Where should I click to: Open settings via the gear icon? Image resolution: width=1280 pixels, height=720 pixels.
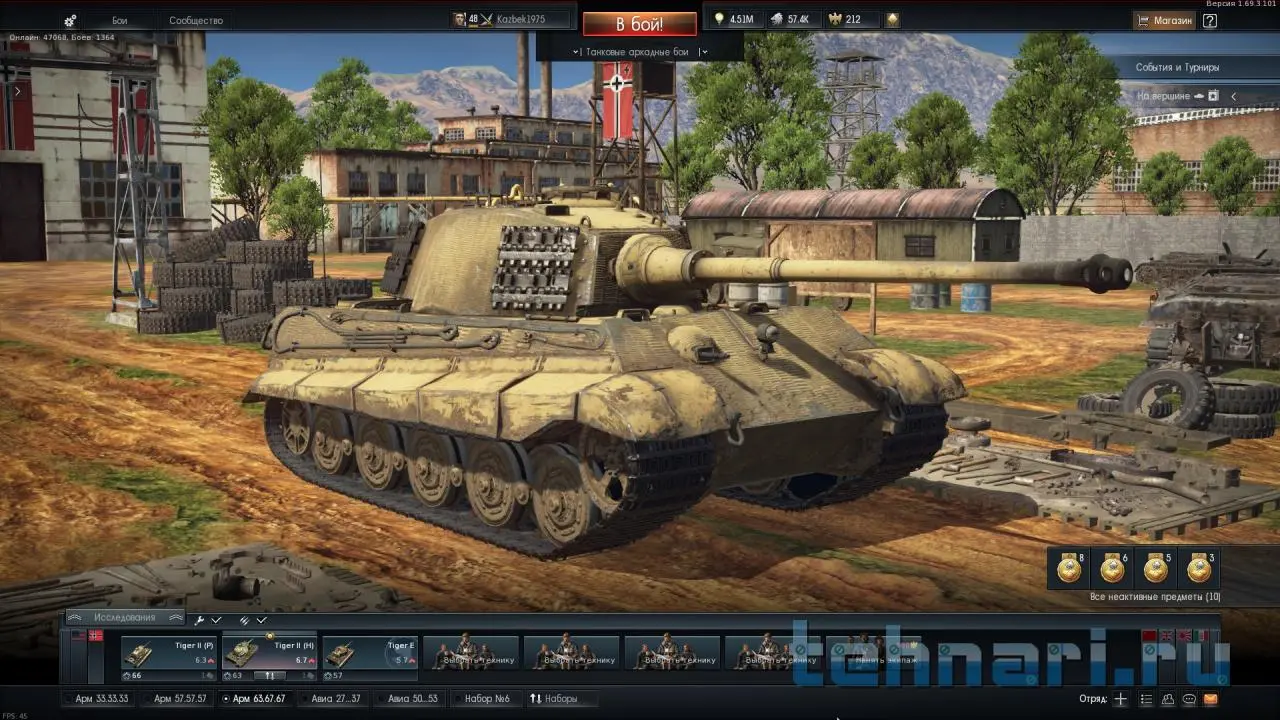pos(70,20)
